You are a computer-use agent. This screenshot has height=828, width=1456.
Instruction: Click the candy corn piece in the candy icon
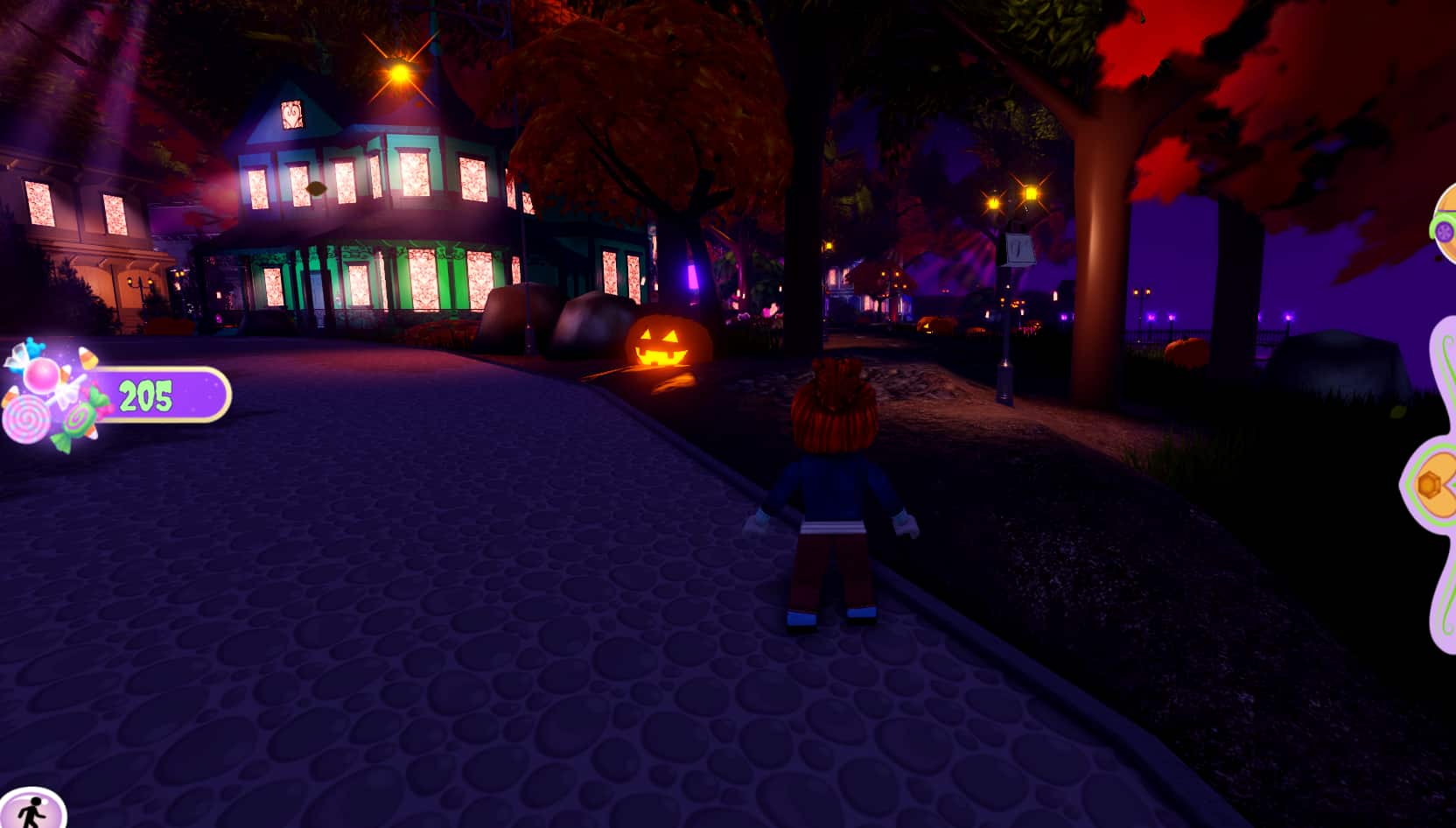88,357
